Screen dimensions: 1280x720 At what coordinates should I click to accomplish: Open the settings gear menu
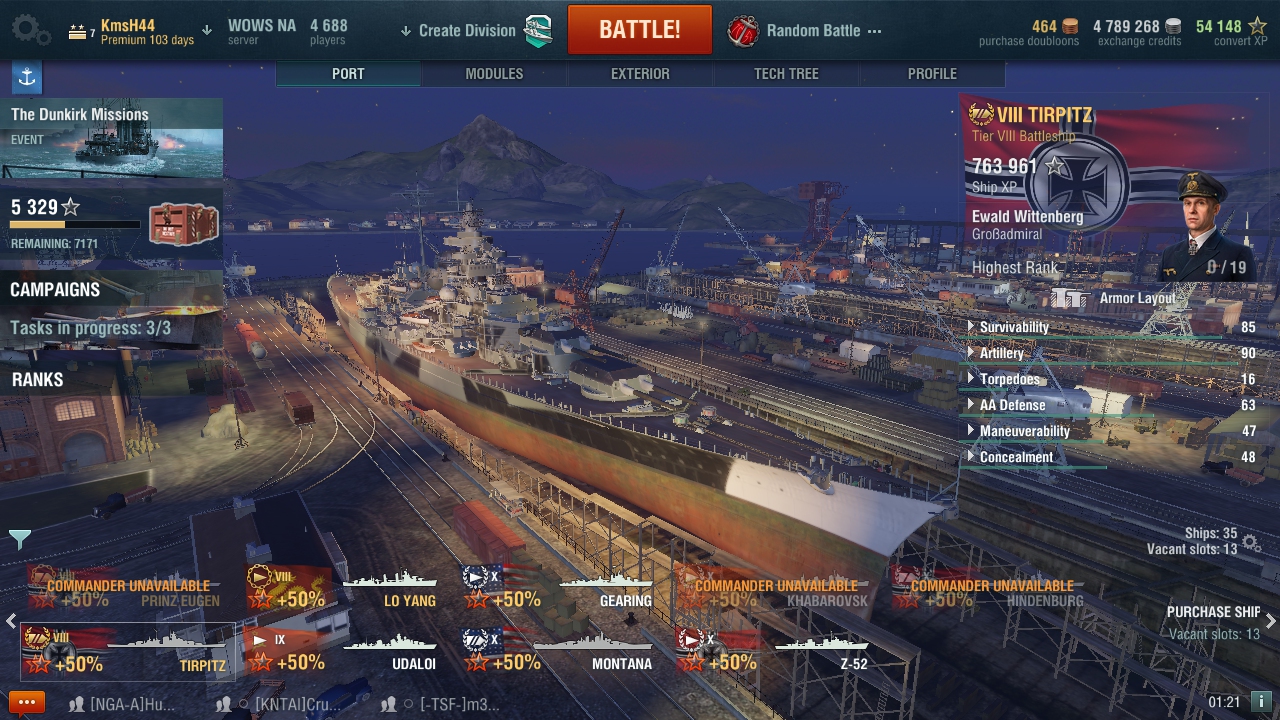coord(30,30)
